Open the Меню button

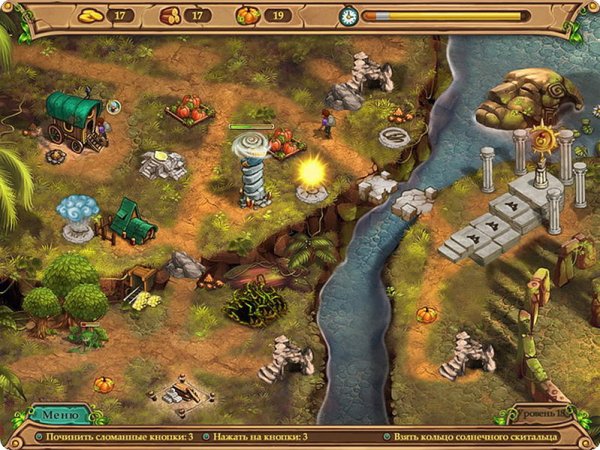click(59, 414)
